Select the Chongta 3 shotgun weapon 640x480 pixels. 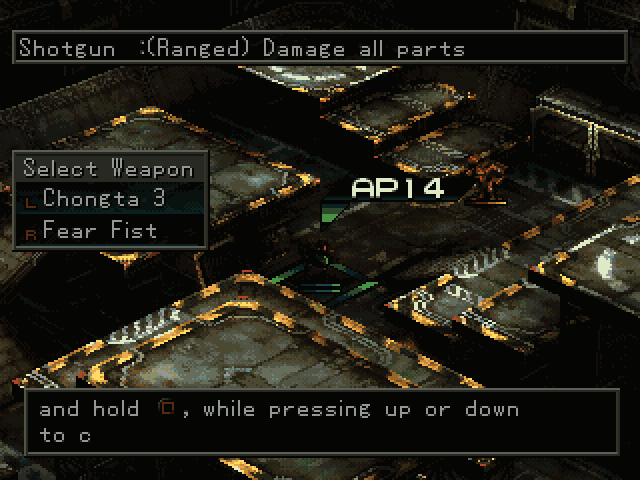click(104, 198)
